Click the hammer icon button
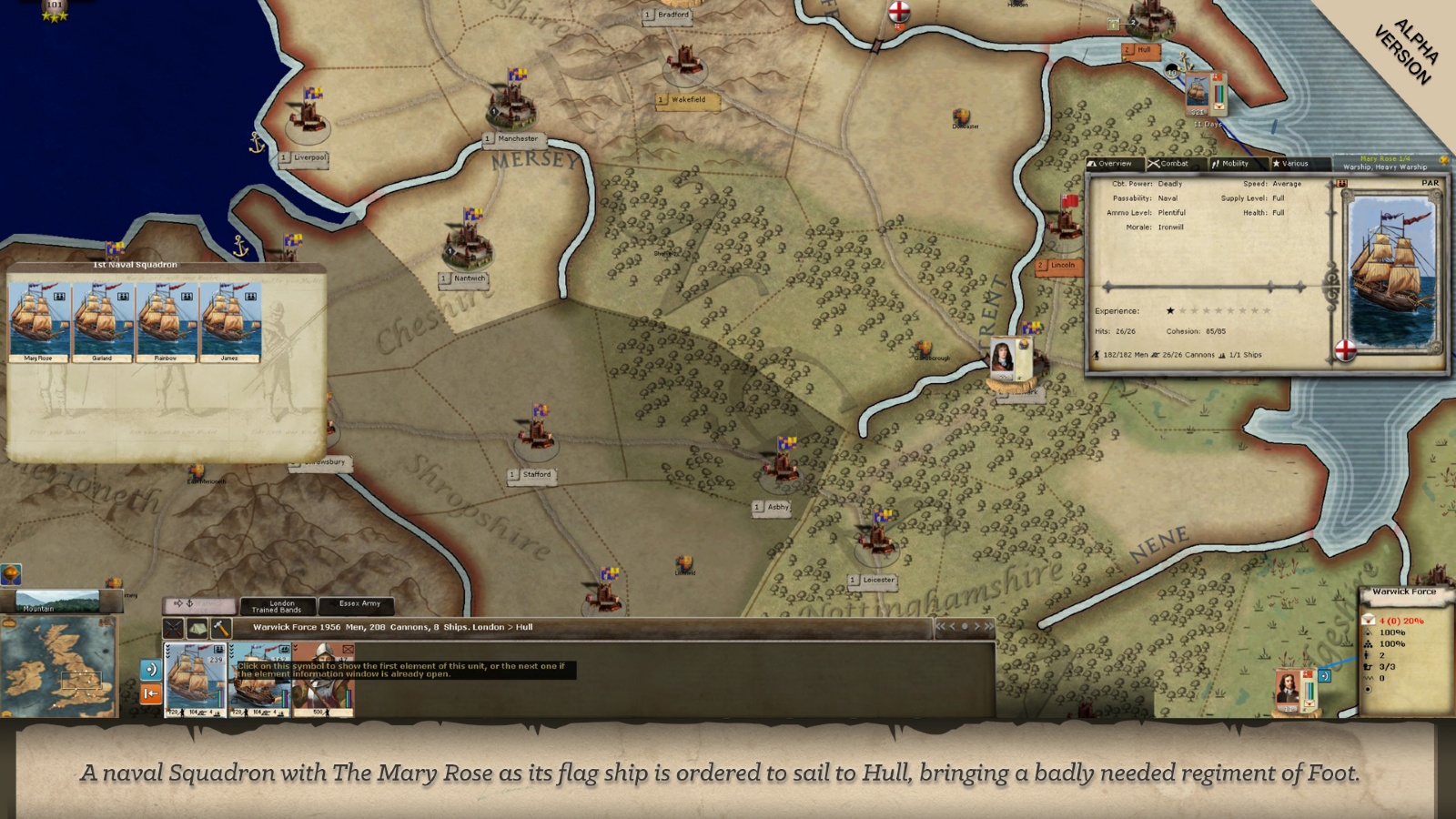The width and height of the screenshot is (1456, 819). pyautogui.click(x=220, y=628)
